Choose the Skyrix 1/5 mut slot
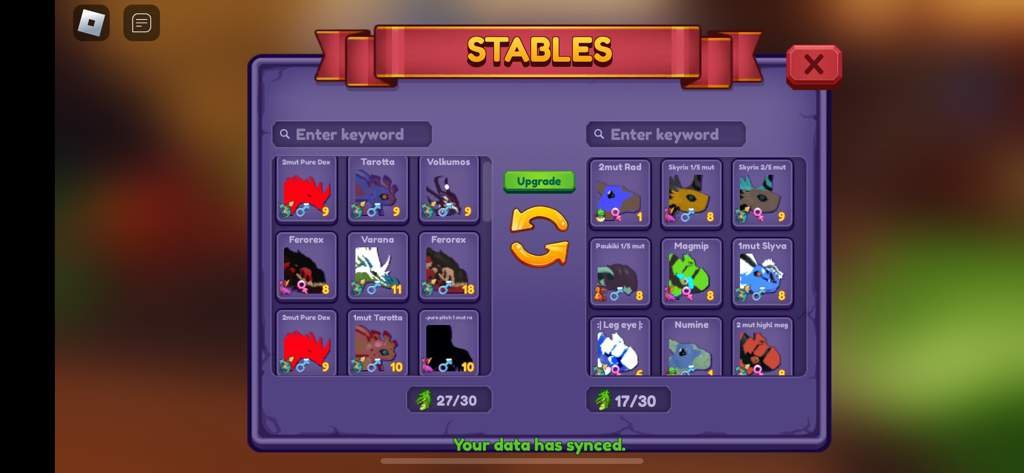The height and width of the screenshot is (473, 1024). (x=691, y=193)
